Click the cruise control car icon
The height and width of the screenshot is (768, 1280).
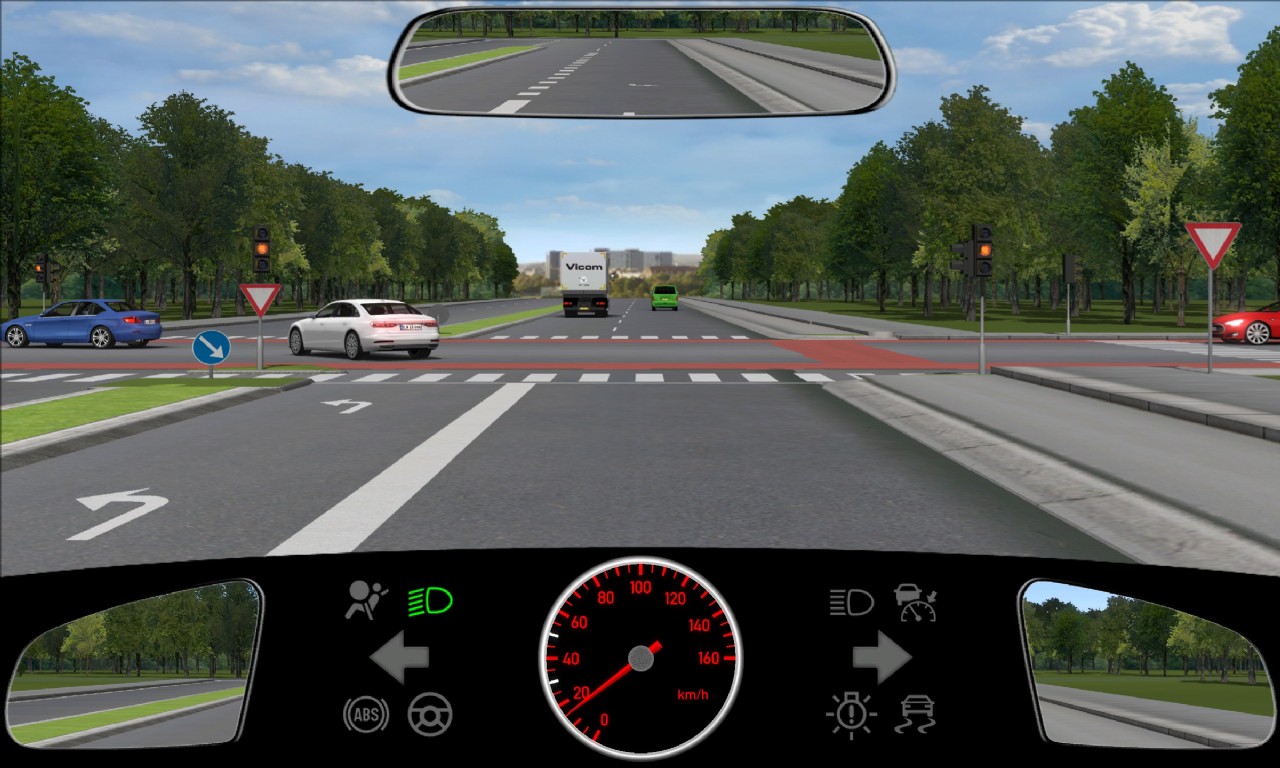[x=915, y=602]
